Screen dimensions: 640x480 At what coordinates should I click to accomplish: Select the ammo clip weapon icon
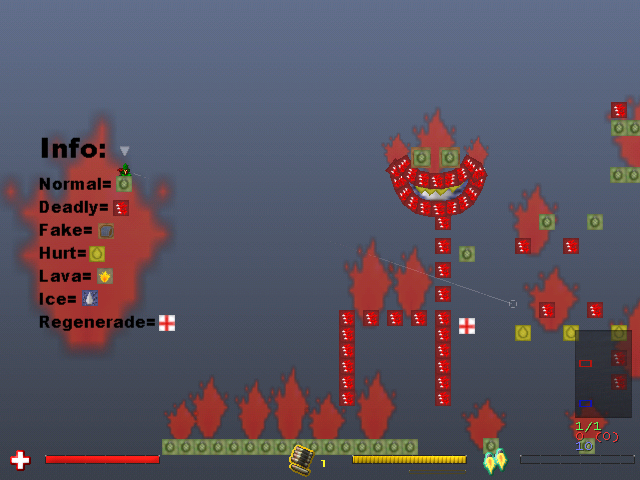tap(301, 459)
